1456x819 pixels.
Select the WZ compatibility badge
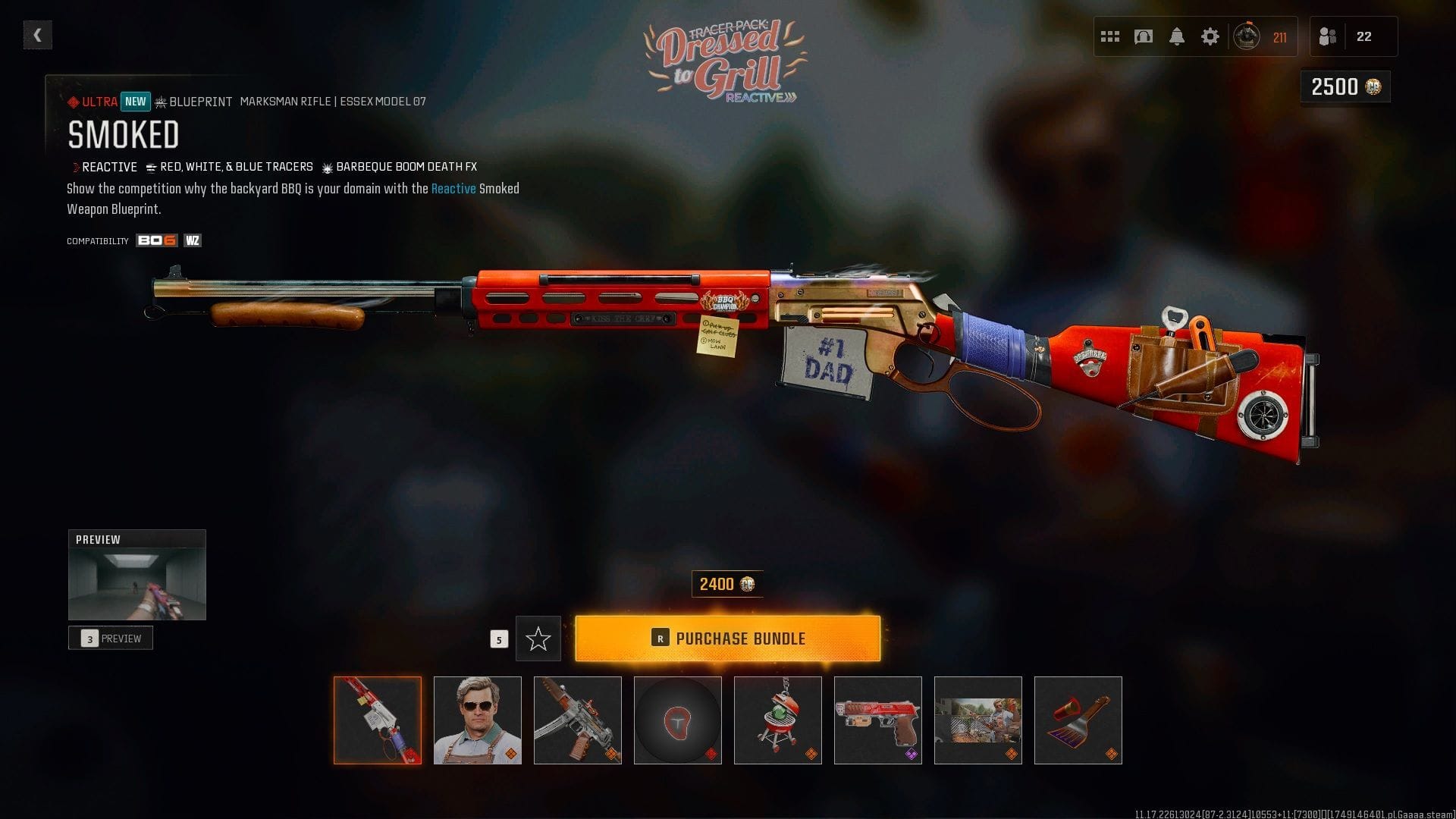coord(193,240)
